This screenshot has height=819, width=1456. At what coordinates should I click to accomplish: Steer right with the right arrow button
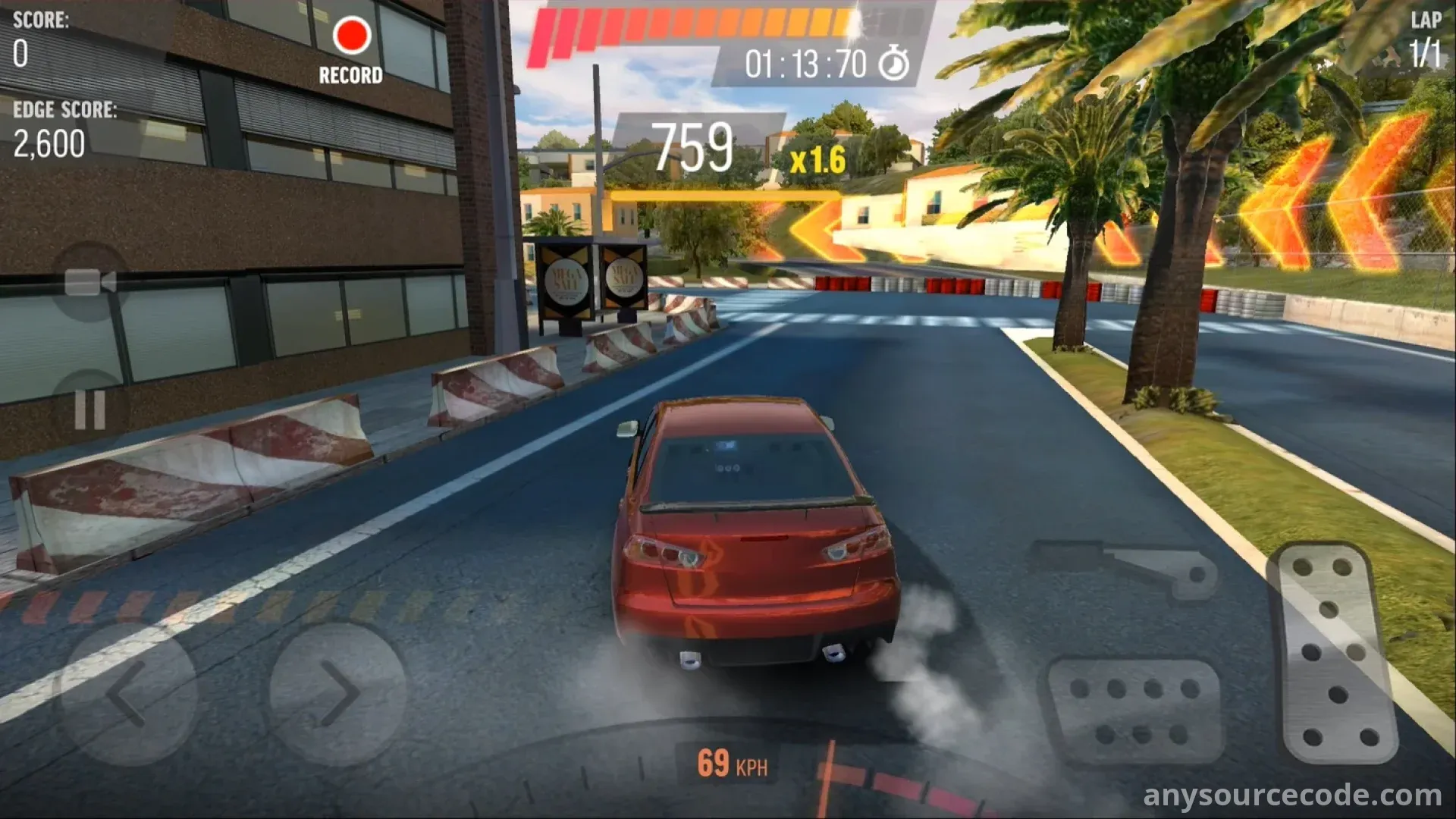[x=337, y=692]
